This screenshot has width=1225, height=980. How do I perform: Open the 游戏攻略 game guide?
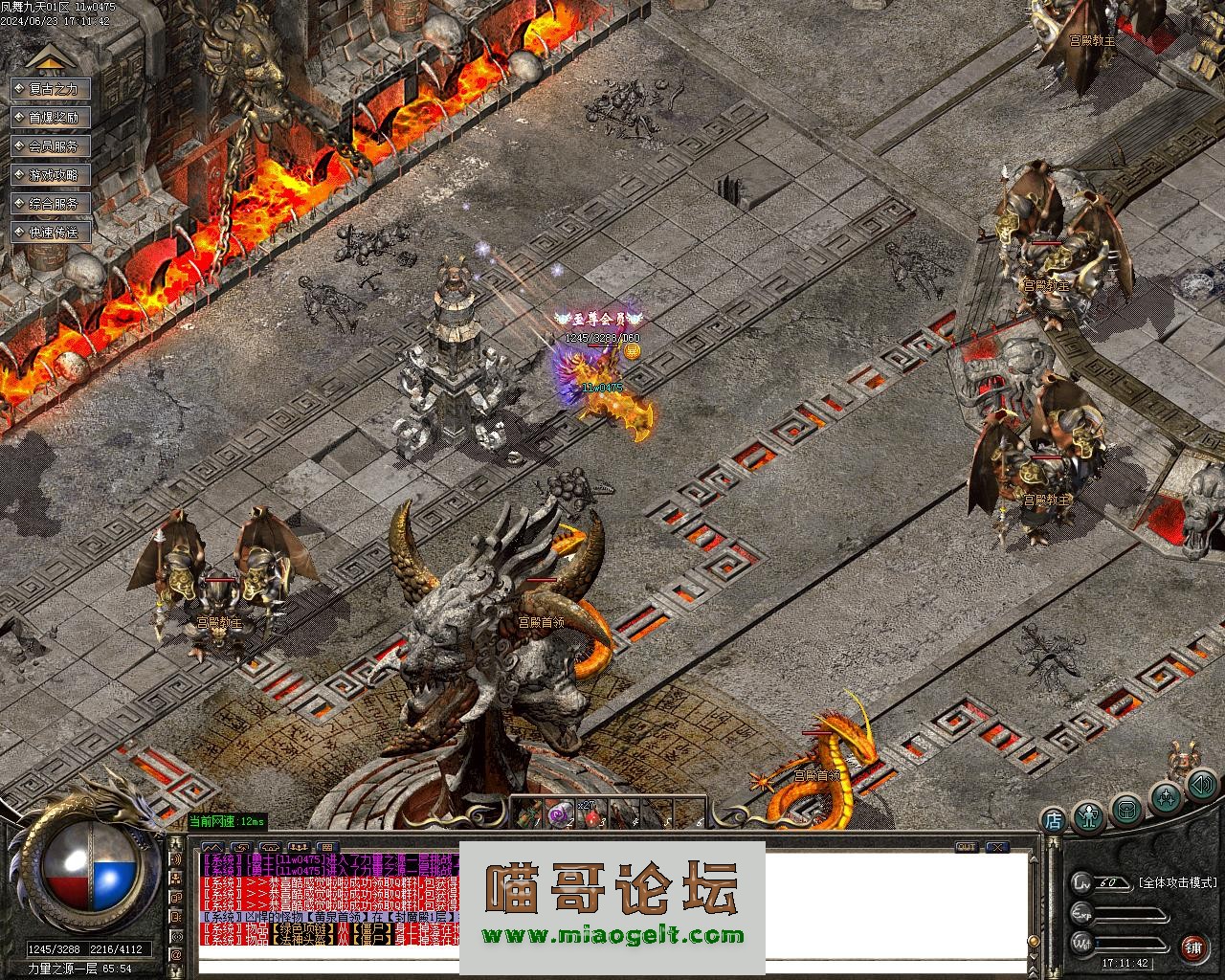tap(51, 175)
